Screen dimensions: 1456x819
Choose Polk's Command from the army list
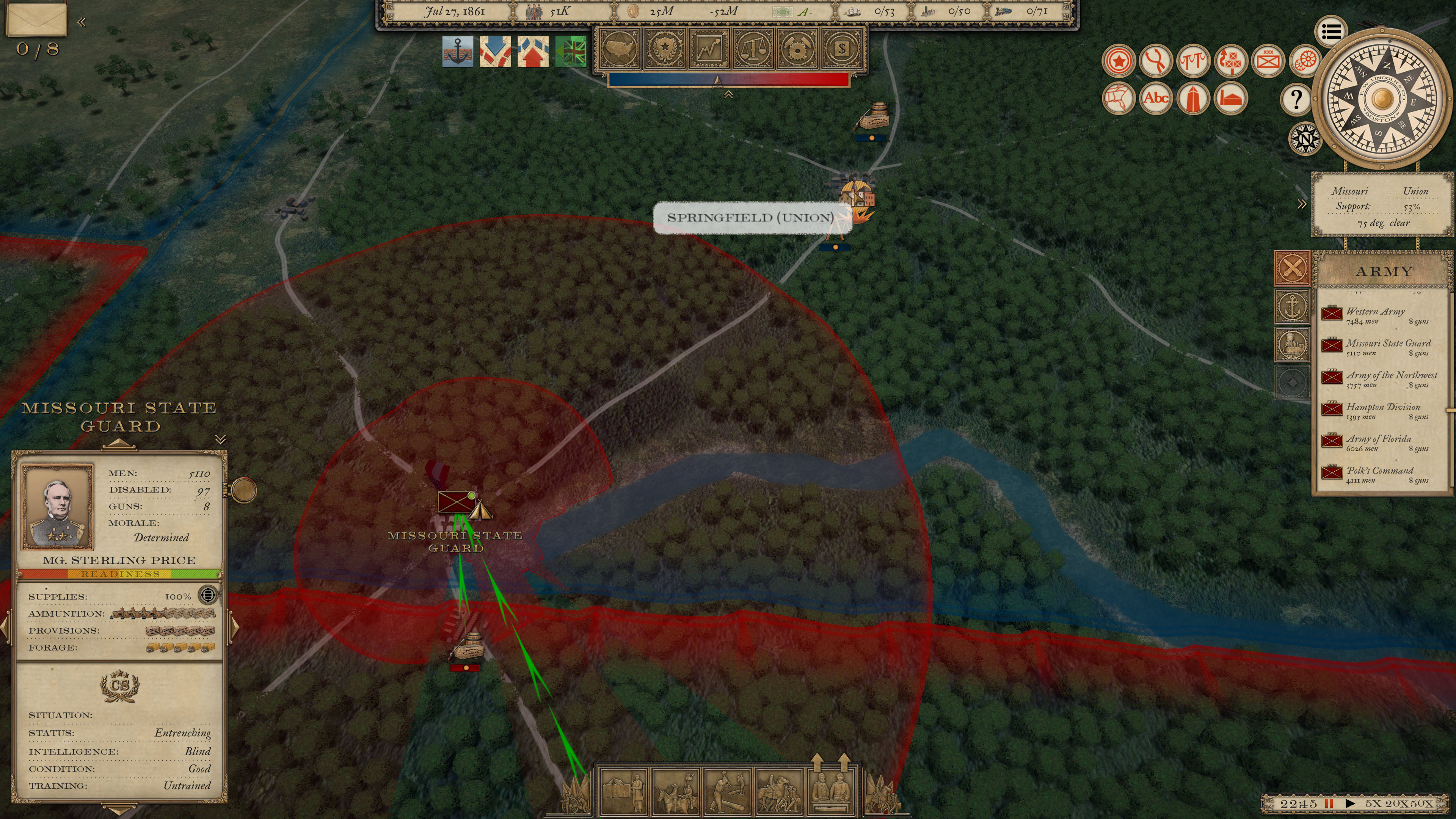pyautogui.click(x=1379, y=474)
